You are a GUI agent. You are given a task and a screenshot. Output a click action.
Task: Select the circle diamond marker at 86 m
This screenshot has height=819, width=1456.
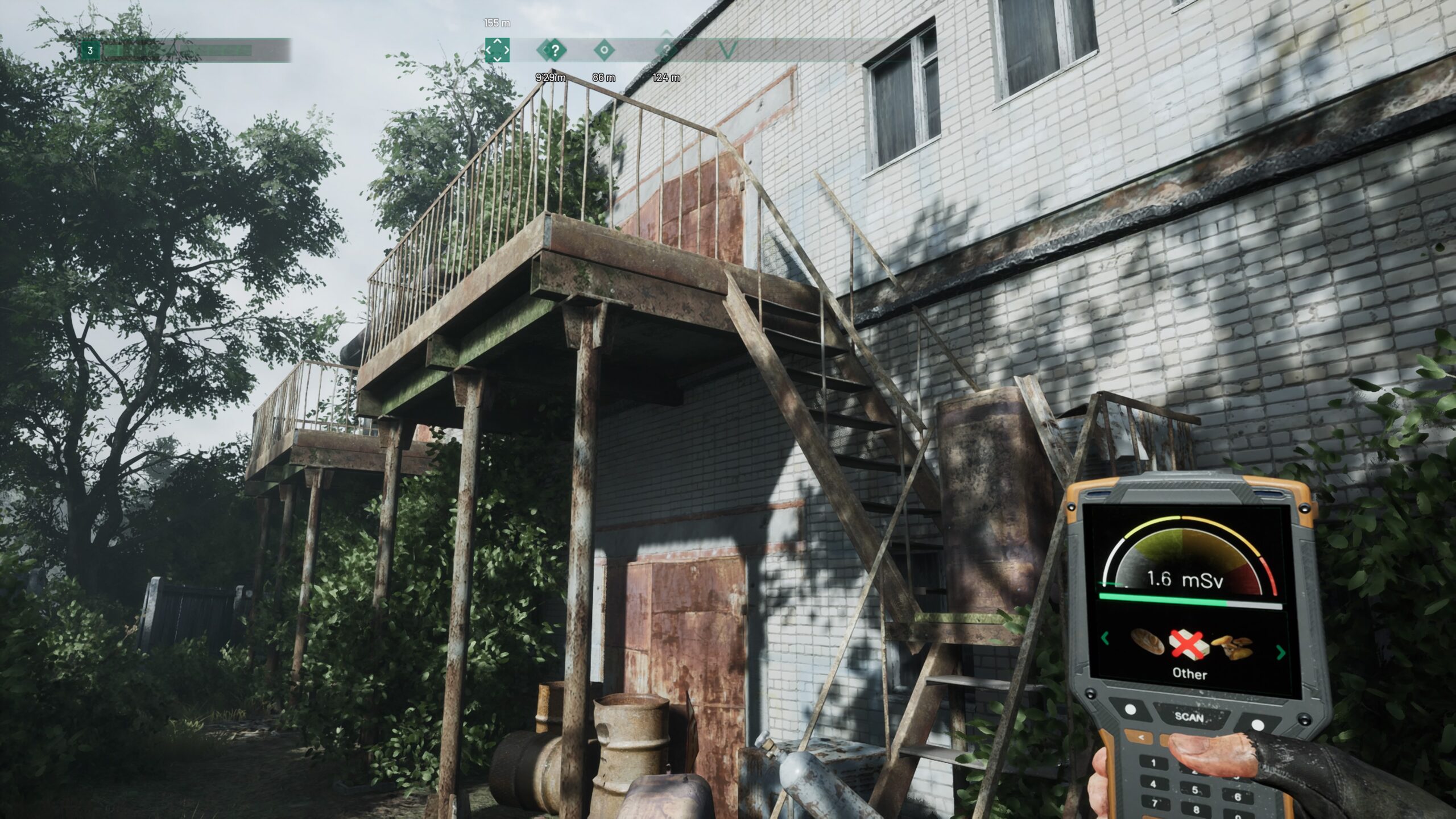click(603, 50)
